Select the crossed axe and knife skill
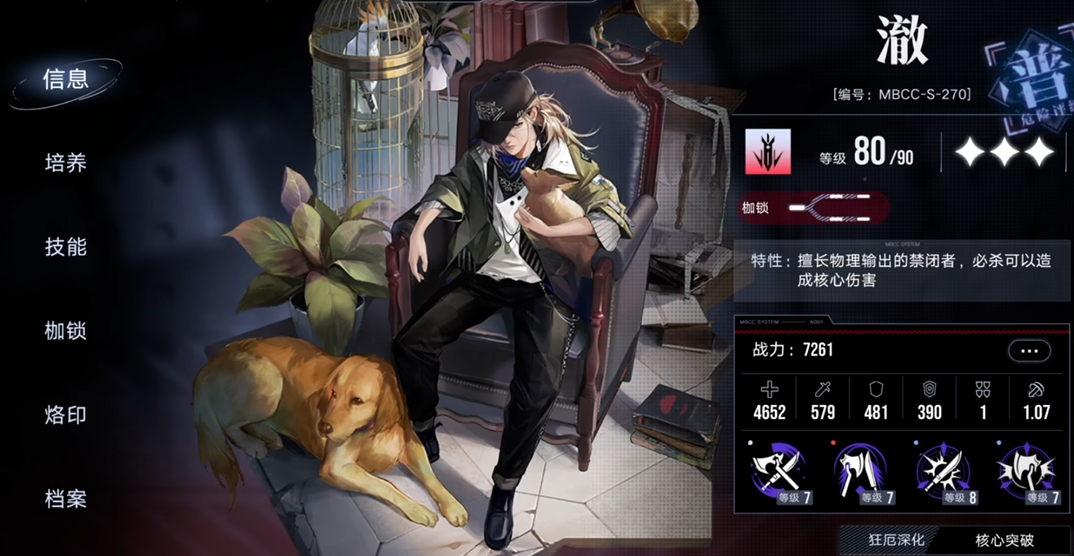This screenshot has height=556, width=1074. pos(779,471)
